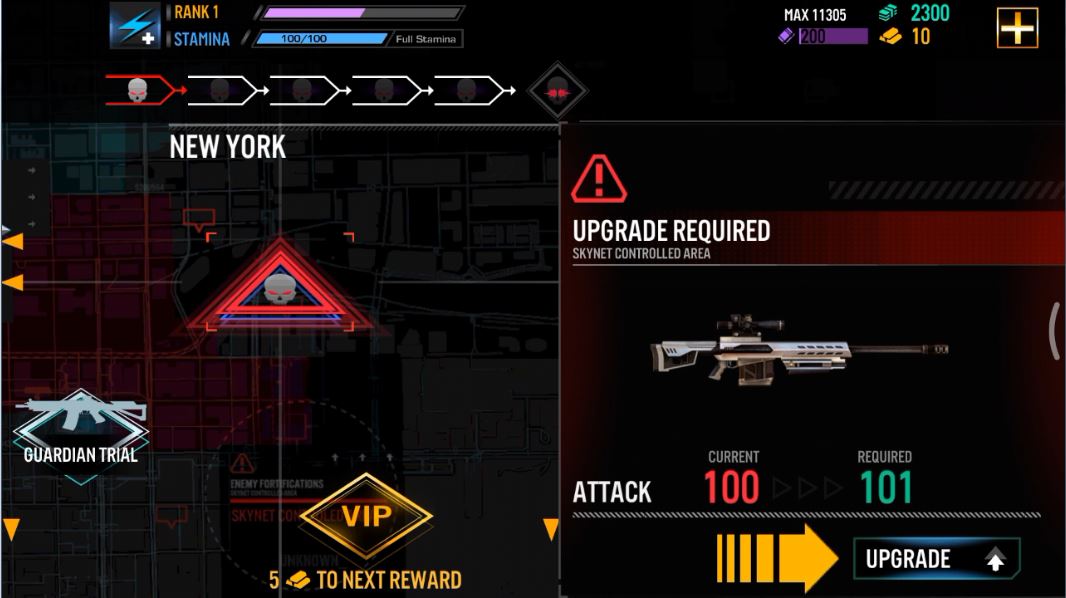
Task: Tap the lightning stamina refill icon
Action: [134, 26]
